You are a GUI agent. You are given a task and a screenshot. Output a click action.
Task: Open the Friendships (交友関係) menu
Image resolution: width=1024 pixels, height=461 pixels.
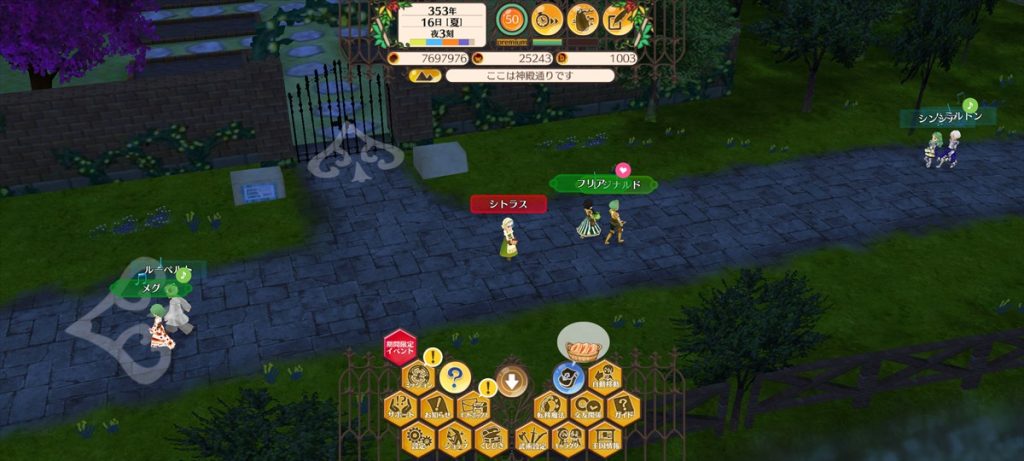586,408
